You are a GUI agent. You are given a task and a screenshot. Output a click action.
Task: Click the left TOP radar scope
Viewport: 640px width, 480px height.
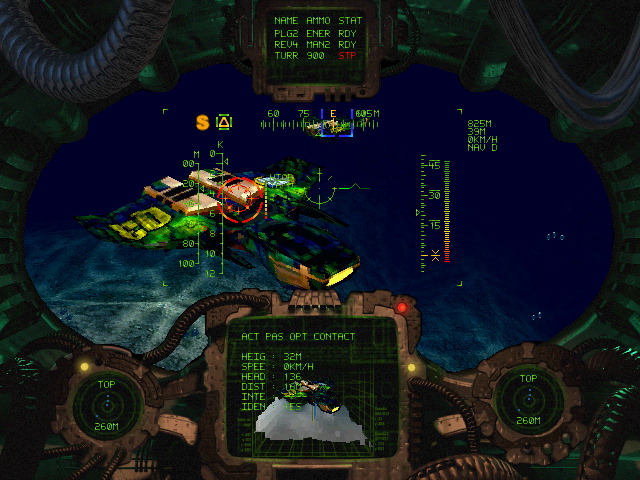click(x=107, y=402)
